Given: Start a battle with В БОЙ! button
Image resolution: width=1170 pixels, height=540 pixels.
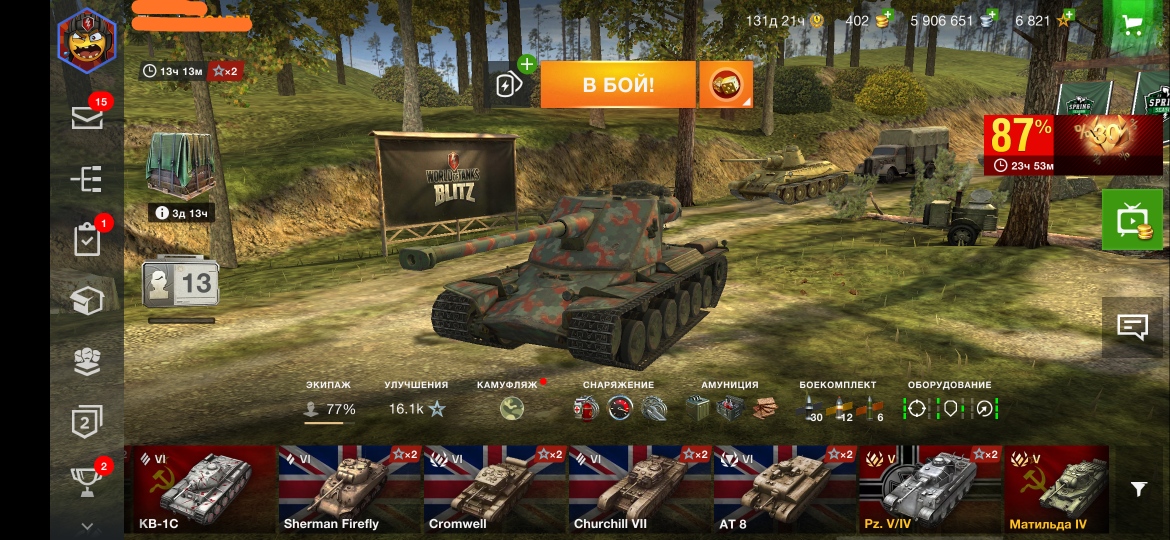Looking at the screenshot, I should click(617, 85).
